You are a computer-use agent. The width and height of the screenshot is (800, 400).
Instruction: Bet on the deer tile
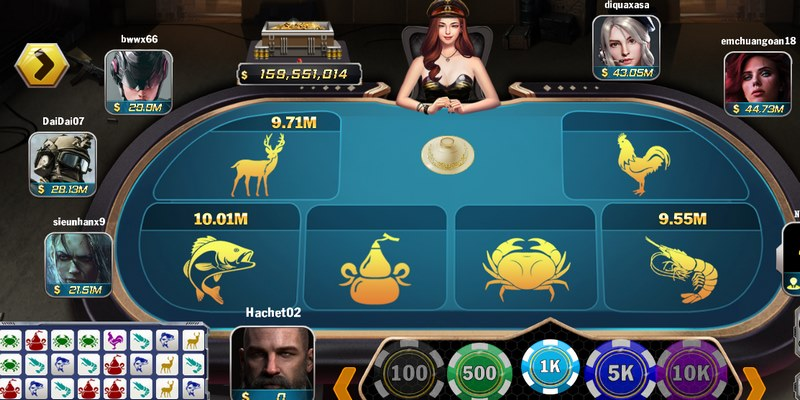click(x=256, y=165)
